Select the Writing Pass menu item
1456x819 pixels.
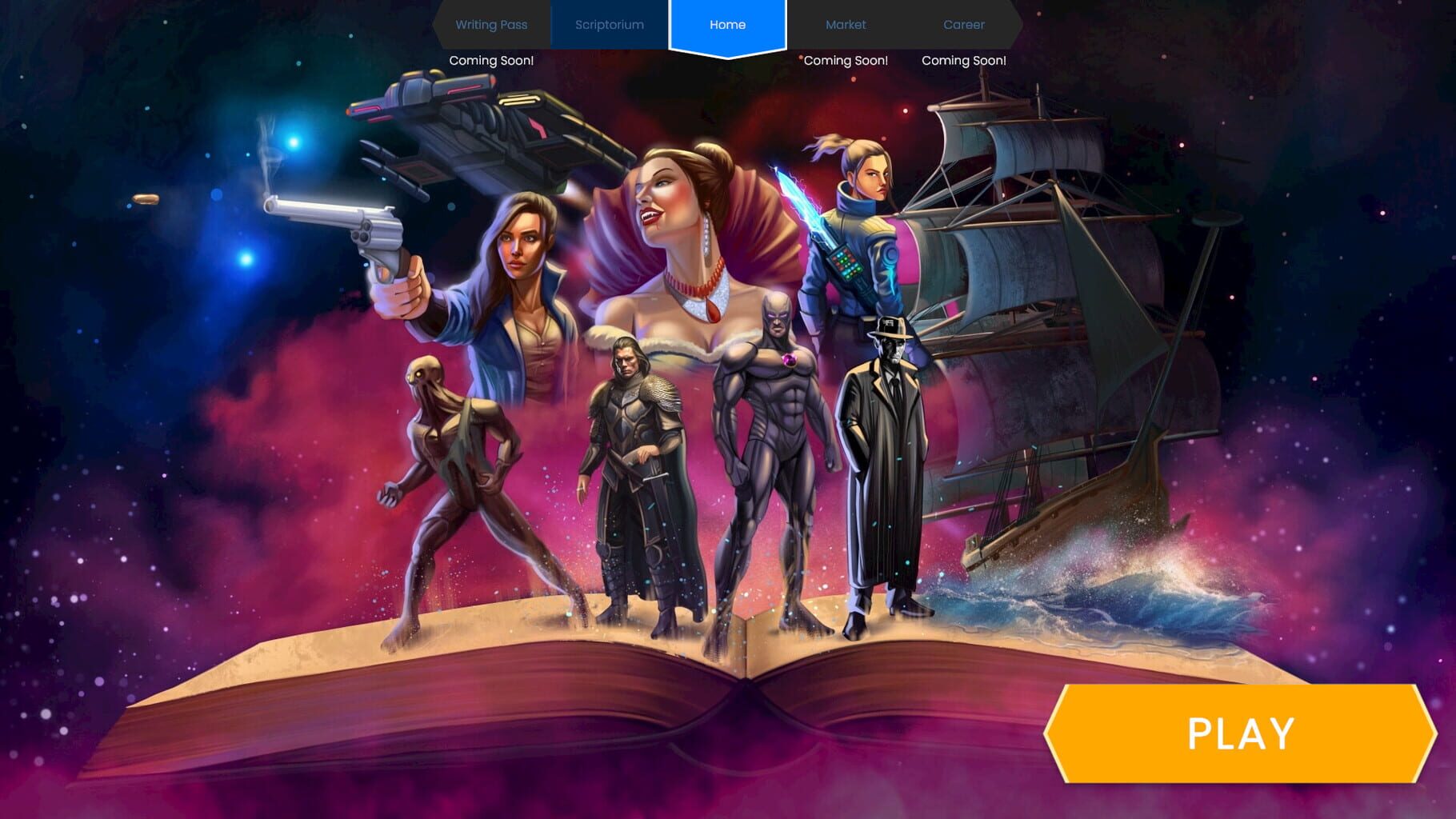(x=491, y=25)
